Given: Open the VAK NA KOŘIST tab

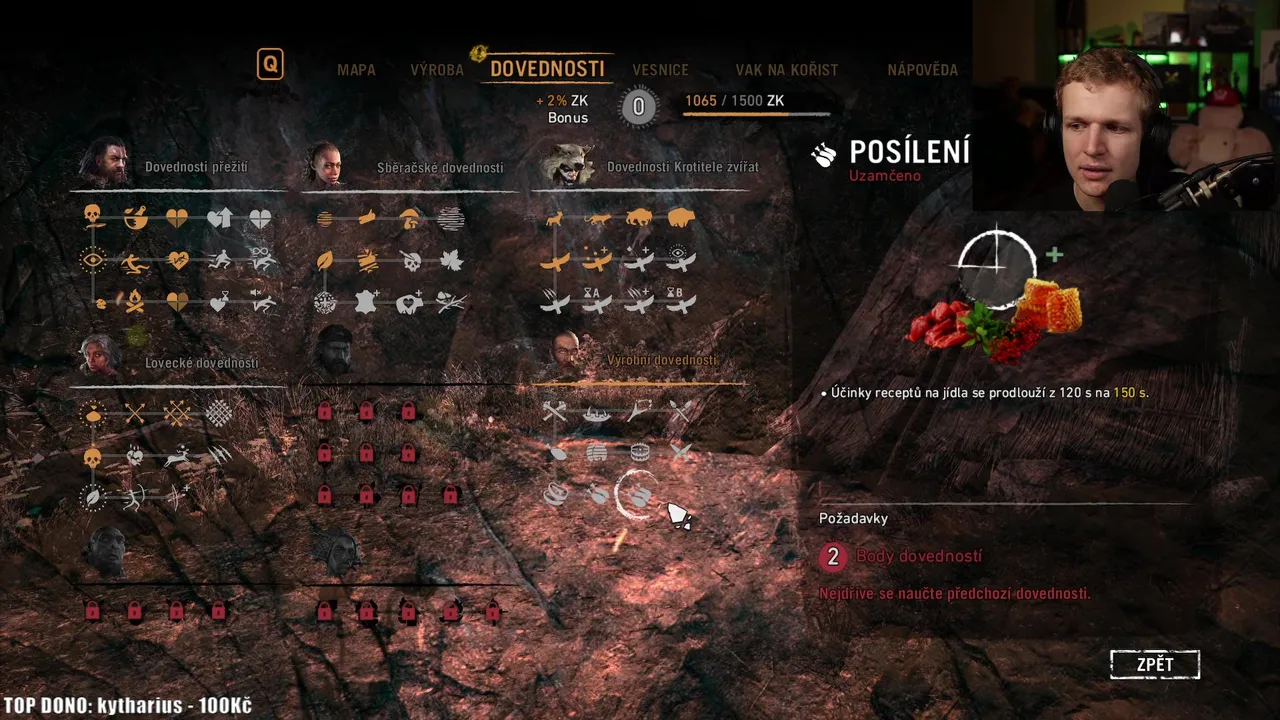Looking at the screenshot, I should click(x=786, y=70).
